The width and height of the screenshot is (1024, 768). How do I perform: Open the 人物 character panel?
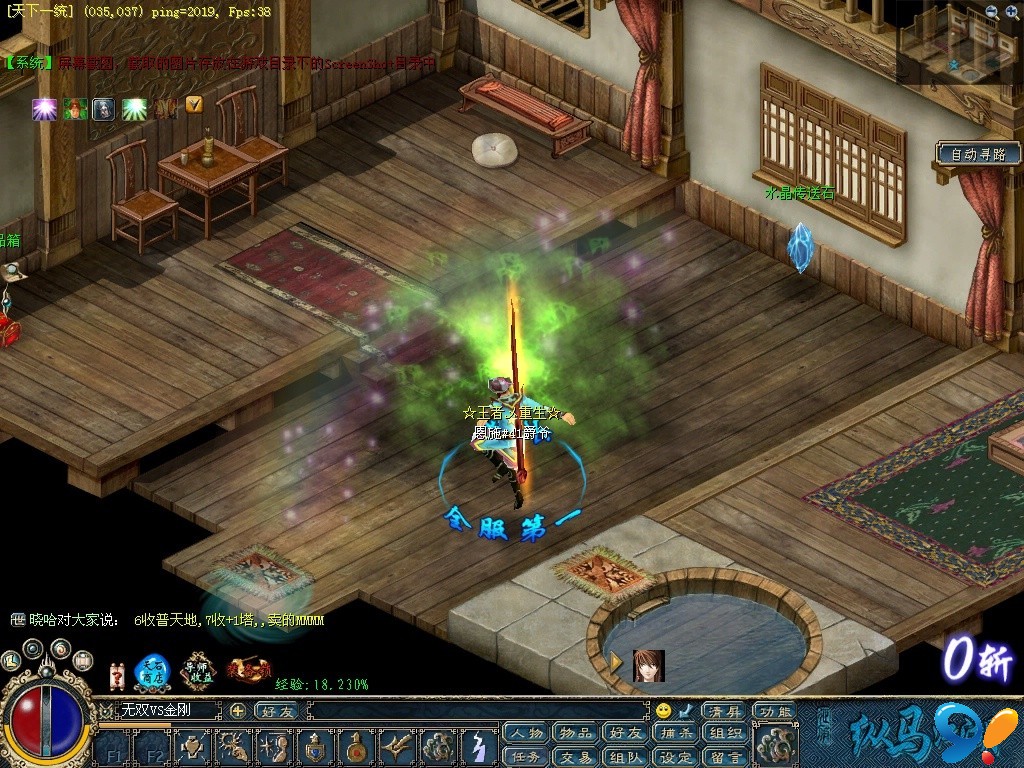[525, 733]
